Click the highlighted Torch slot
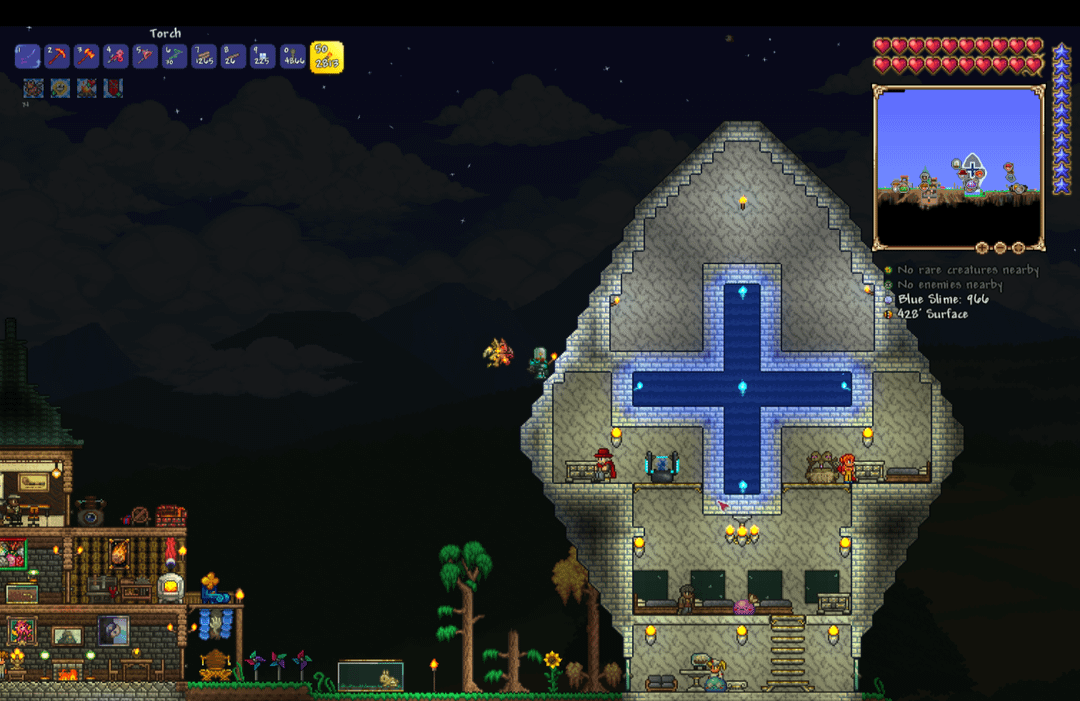Viewport: 1080px width, 701px height. pos(326,57)
